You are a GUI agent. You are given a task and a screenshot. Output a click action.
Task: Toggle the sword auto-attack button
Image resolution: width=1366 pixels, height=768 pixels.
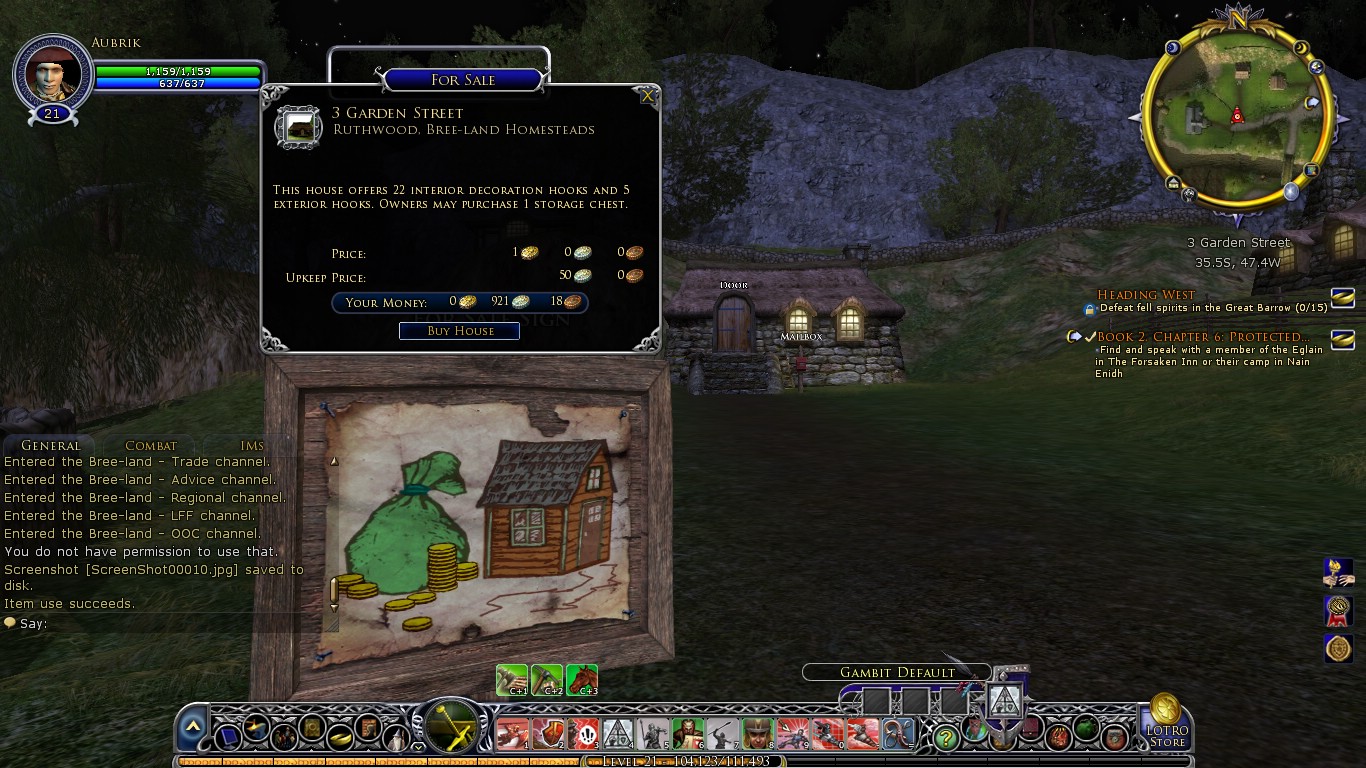[451, 725]
